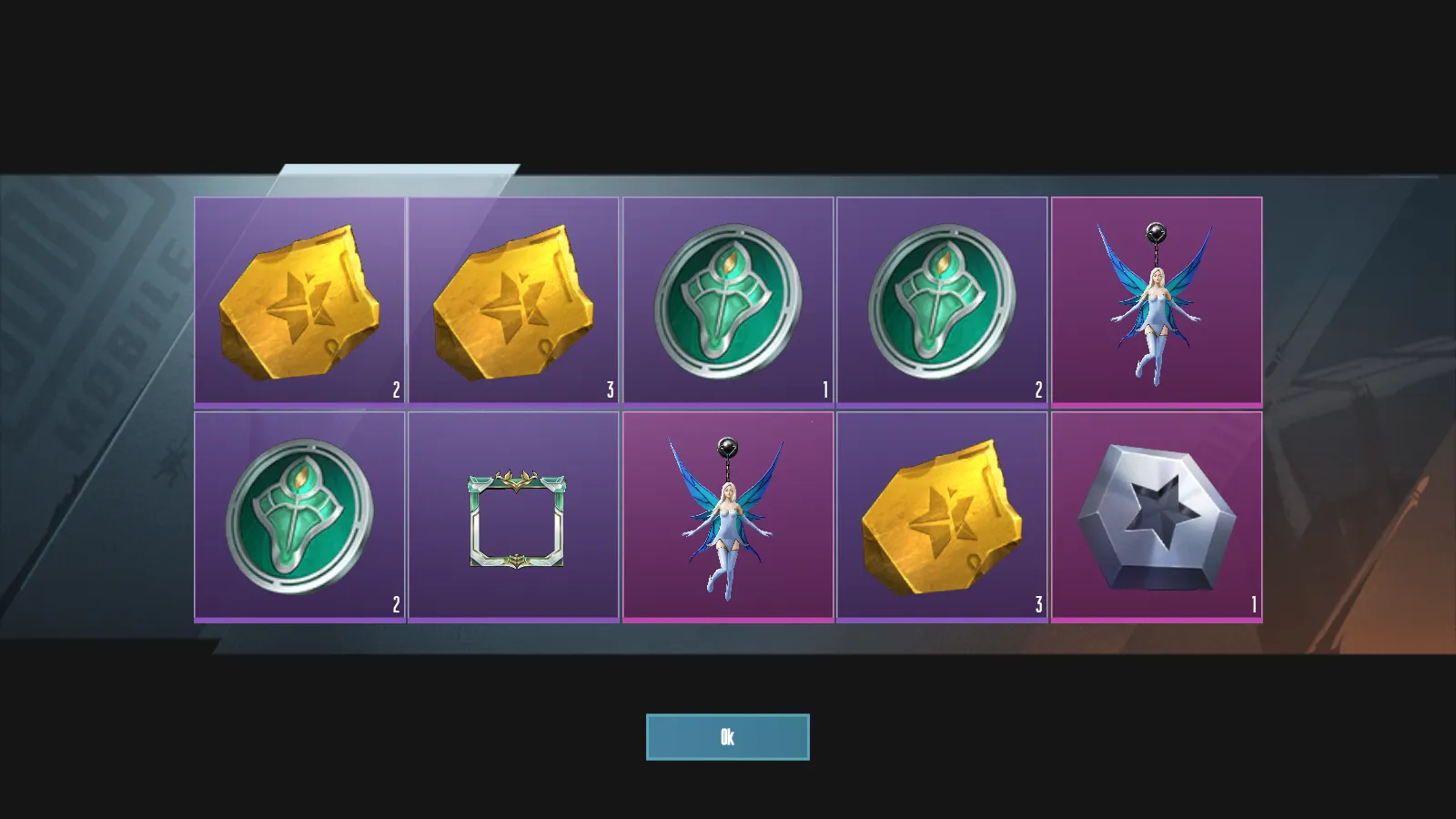Select the last tile in the bottom row
This screenshot has height=819, width=1456.
(1156, 514)
